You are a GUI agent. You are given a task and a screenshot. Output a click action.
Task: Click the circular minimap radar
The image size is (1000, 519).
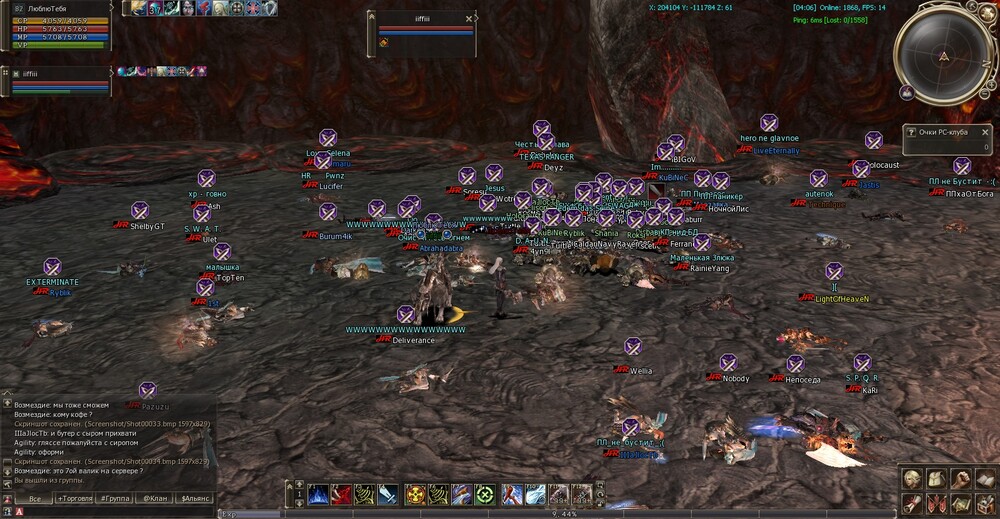pos(943,54)
